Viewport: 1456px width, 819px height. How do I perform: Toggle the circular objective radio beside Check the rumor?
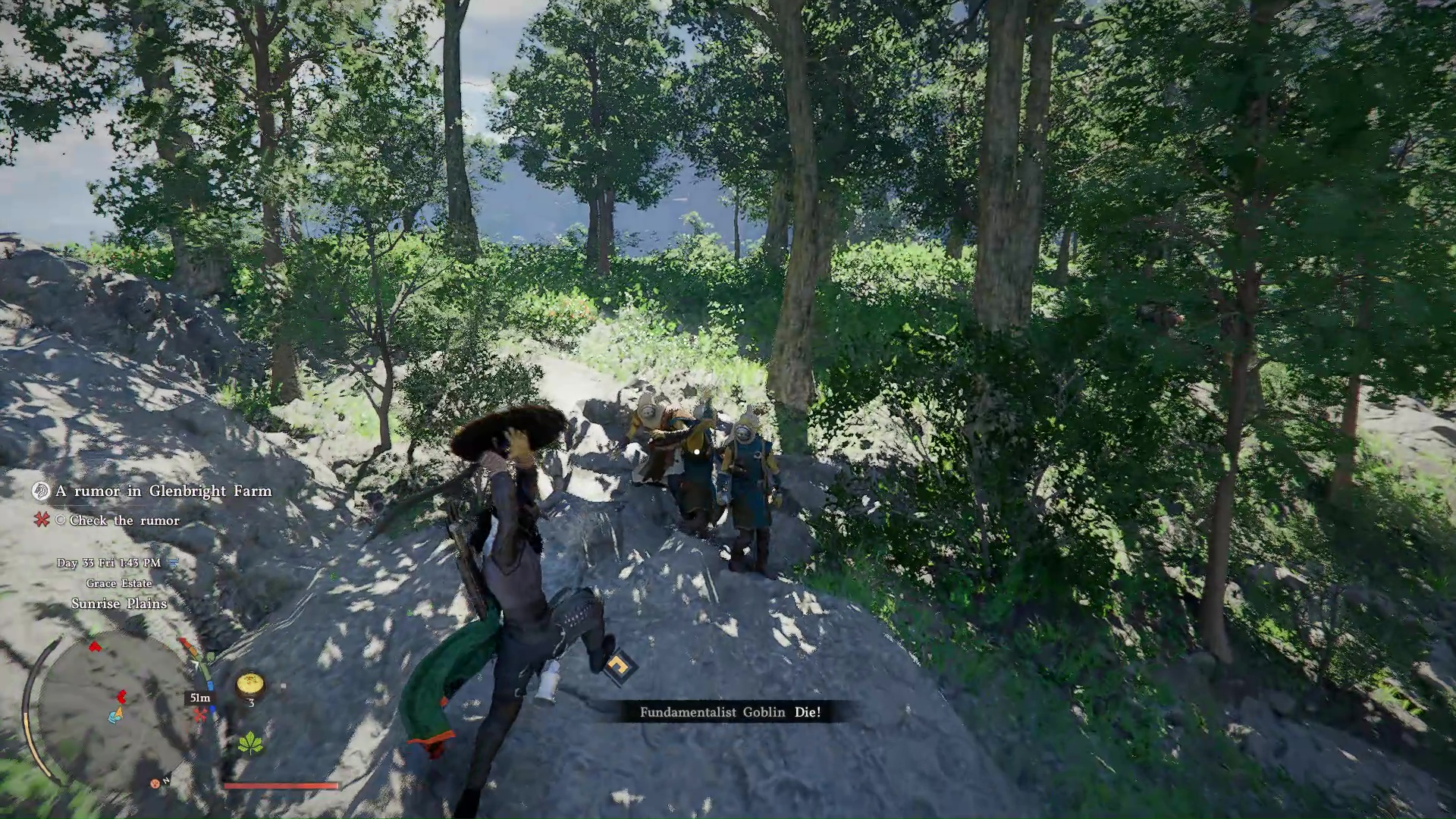tap(61, 520)
